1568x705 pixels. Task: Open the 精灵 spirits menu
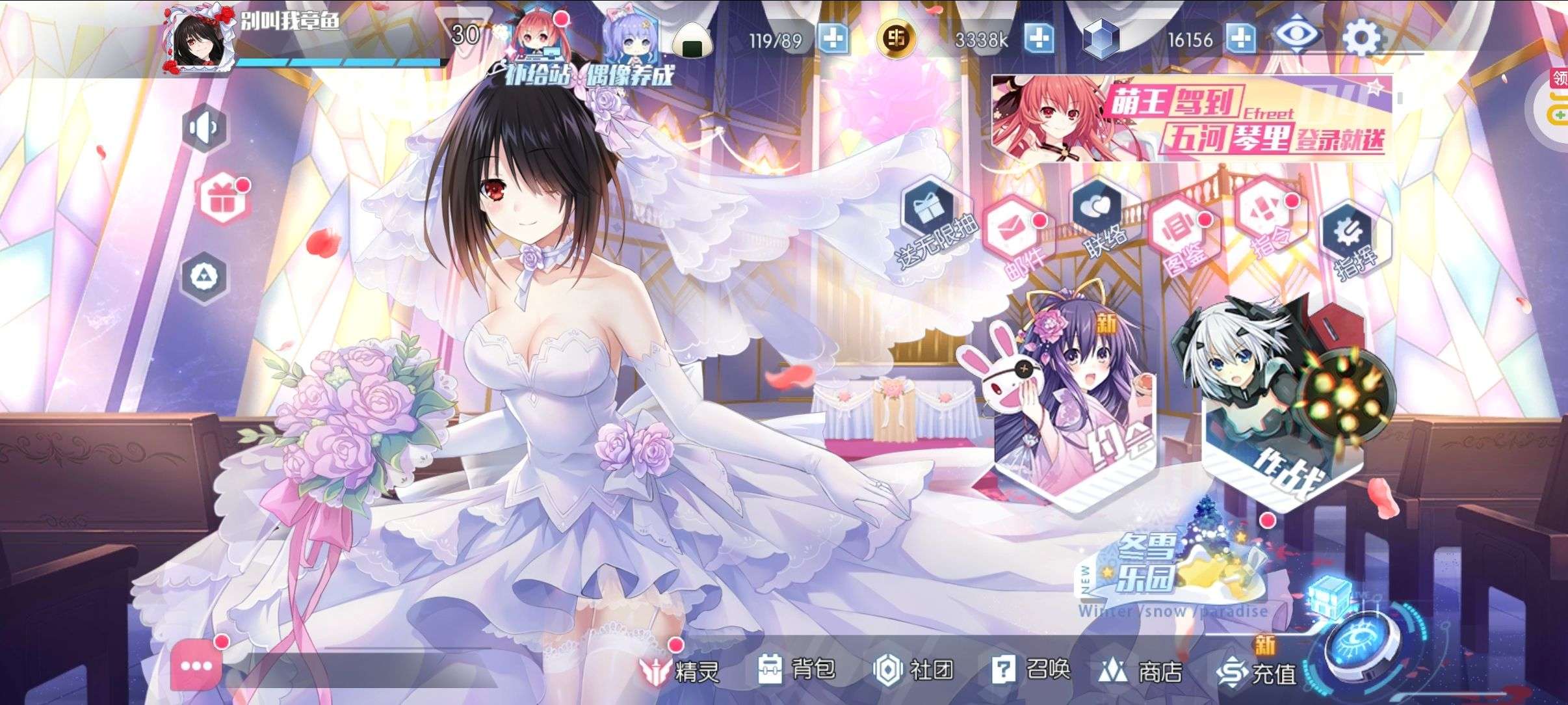[x=680, y=671]
